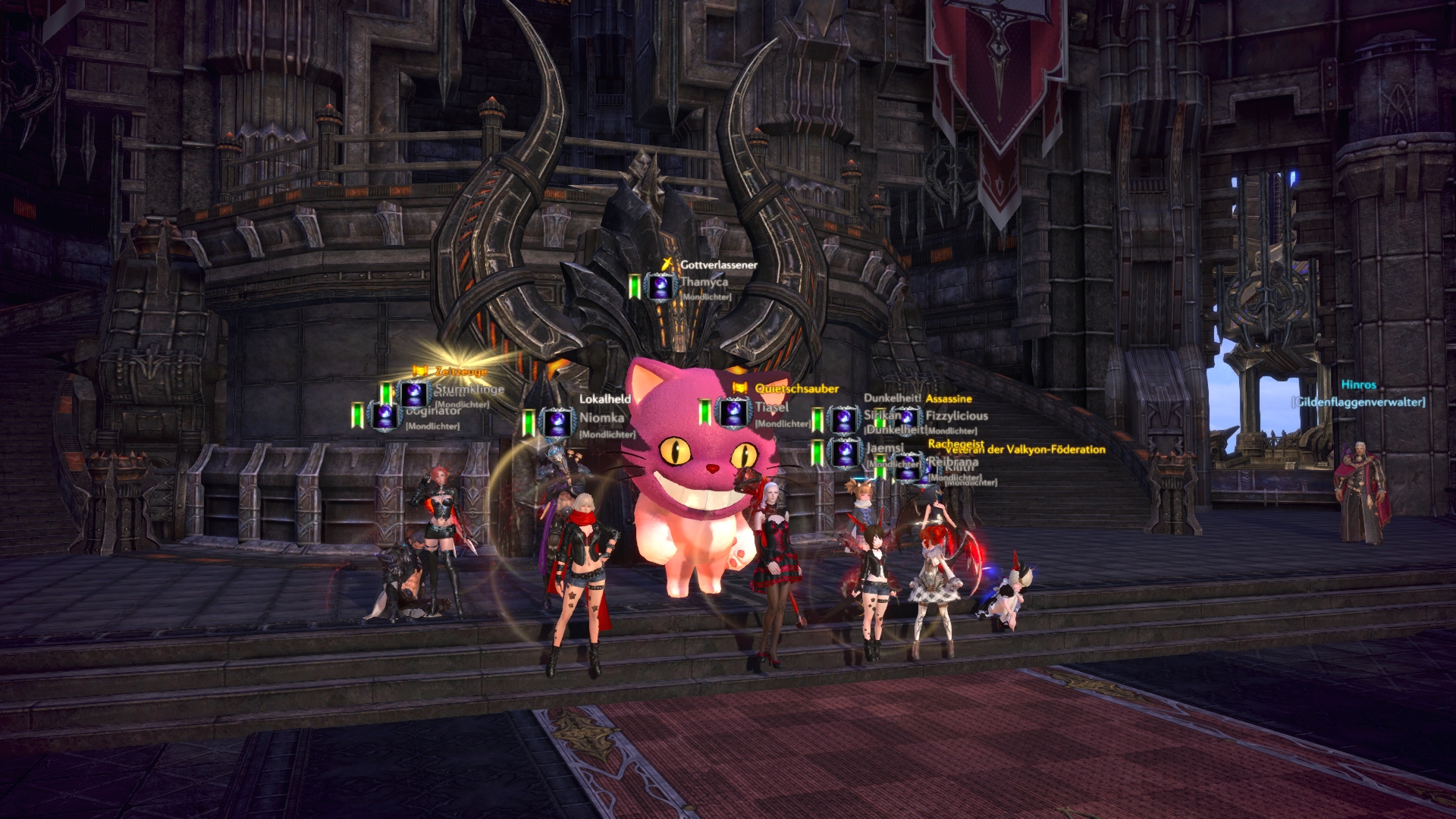Select the Sturmklinge nameplate
This screenshot has height=819, width=1456.
coord(469,390)
